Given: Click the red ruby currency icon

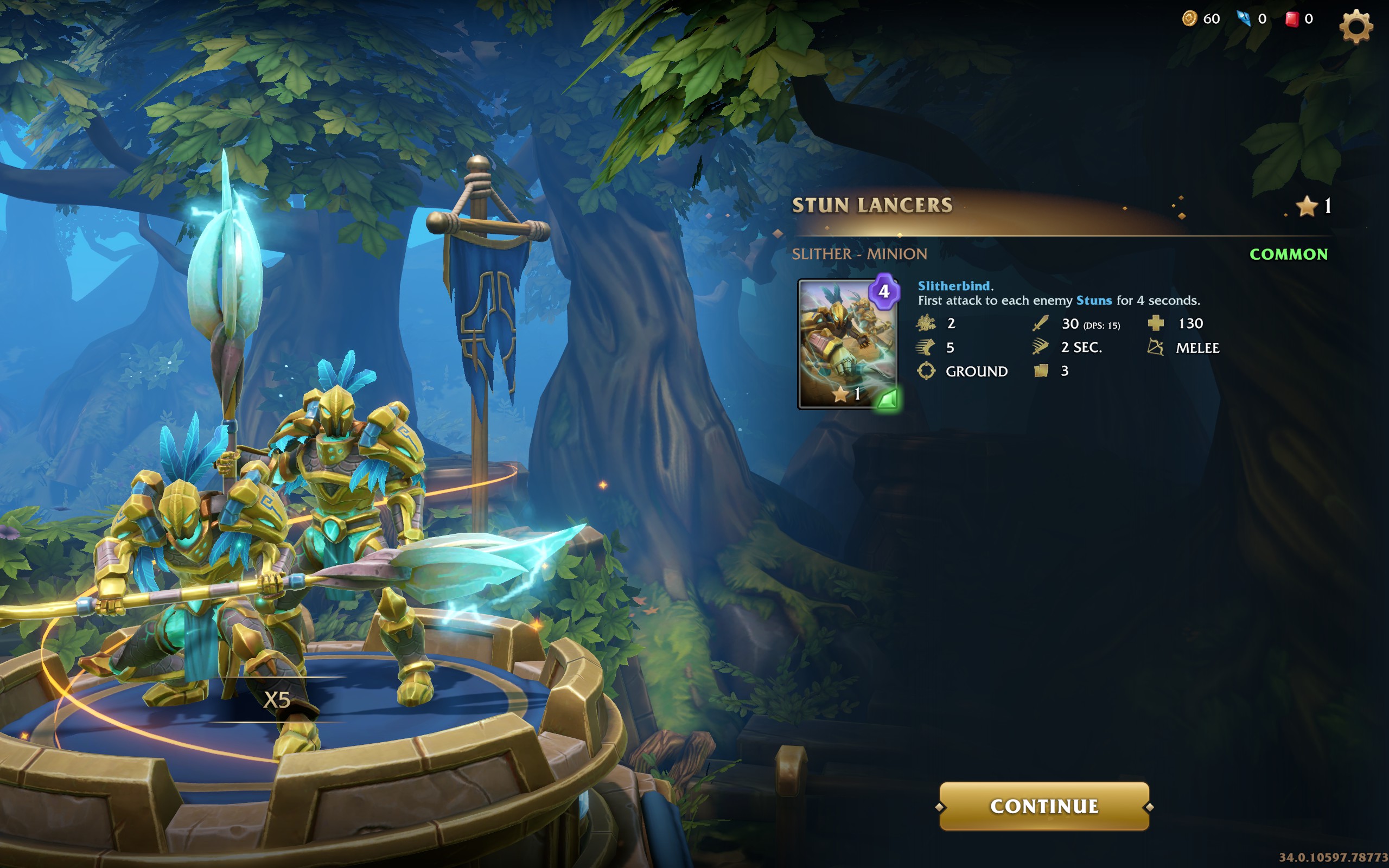Looking at the screenshot, I should tap(1291, 19).
